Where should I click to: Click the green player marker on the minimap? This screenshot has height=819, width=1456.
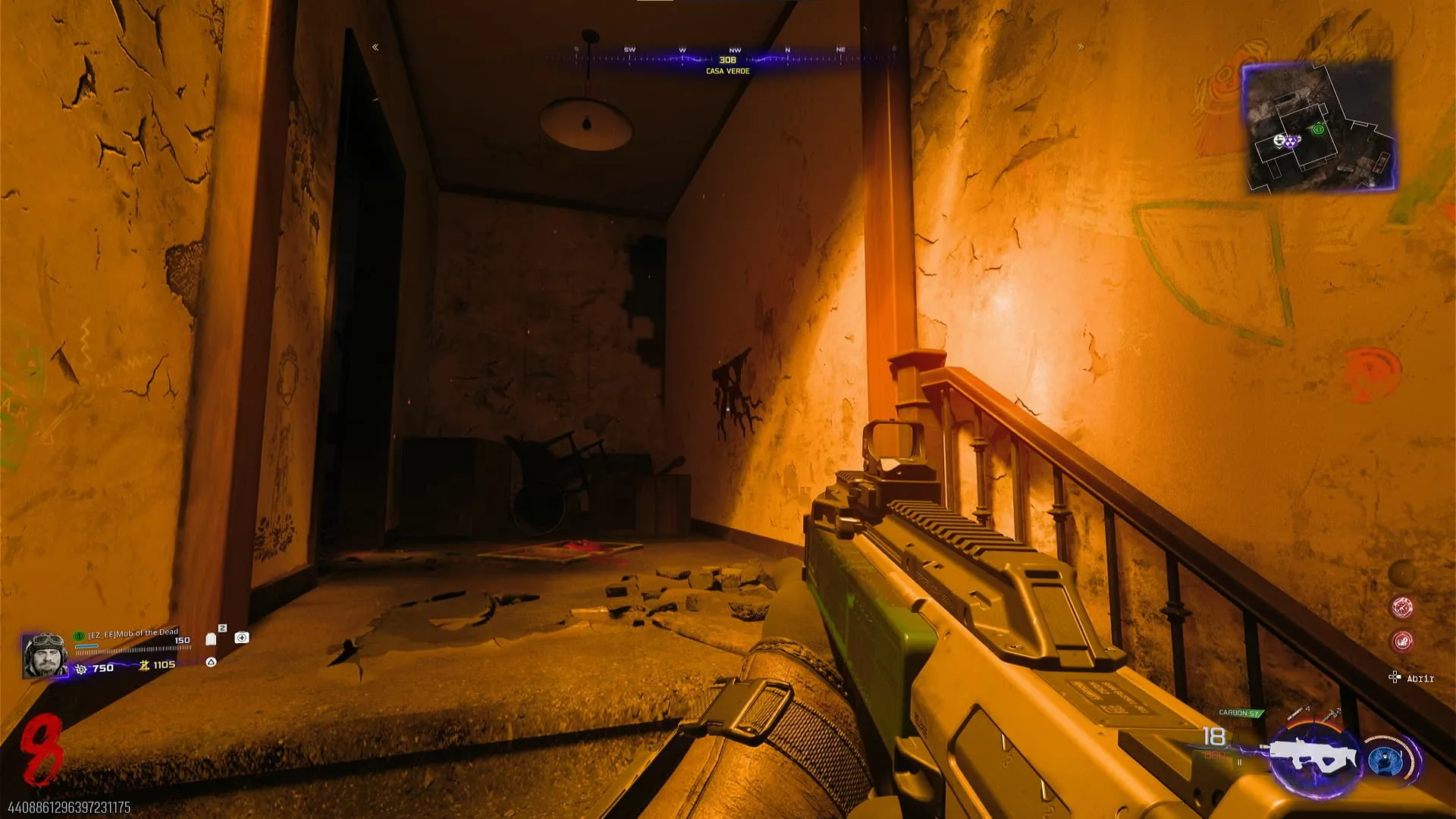[x=1318, y=130]
